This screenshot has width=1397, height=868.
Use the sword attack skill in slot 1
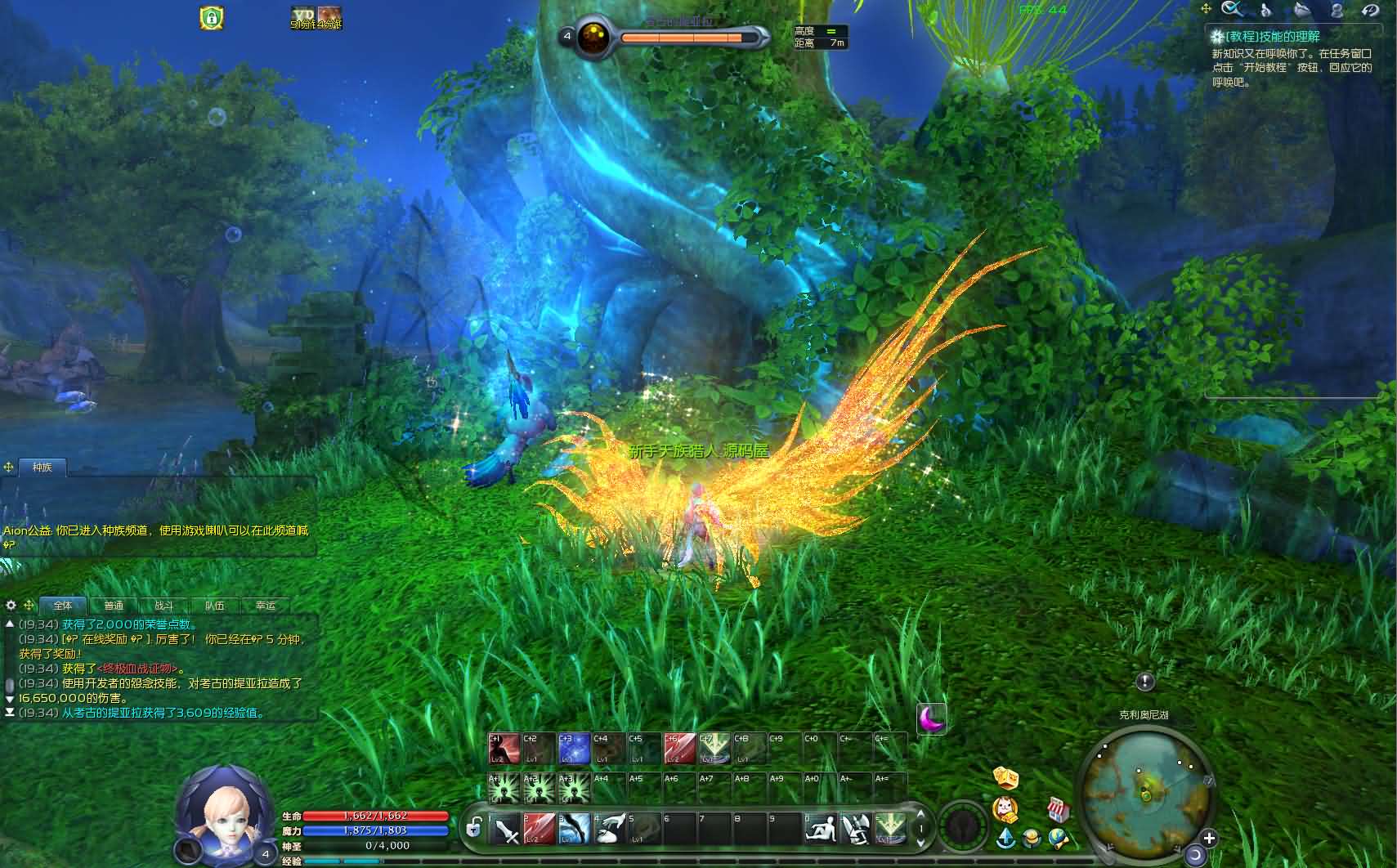pyautogui.click(x=506, y=829)
